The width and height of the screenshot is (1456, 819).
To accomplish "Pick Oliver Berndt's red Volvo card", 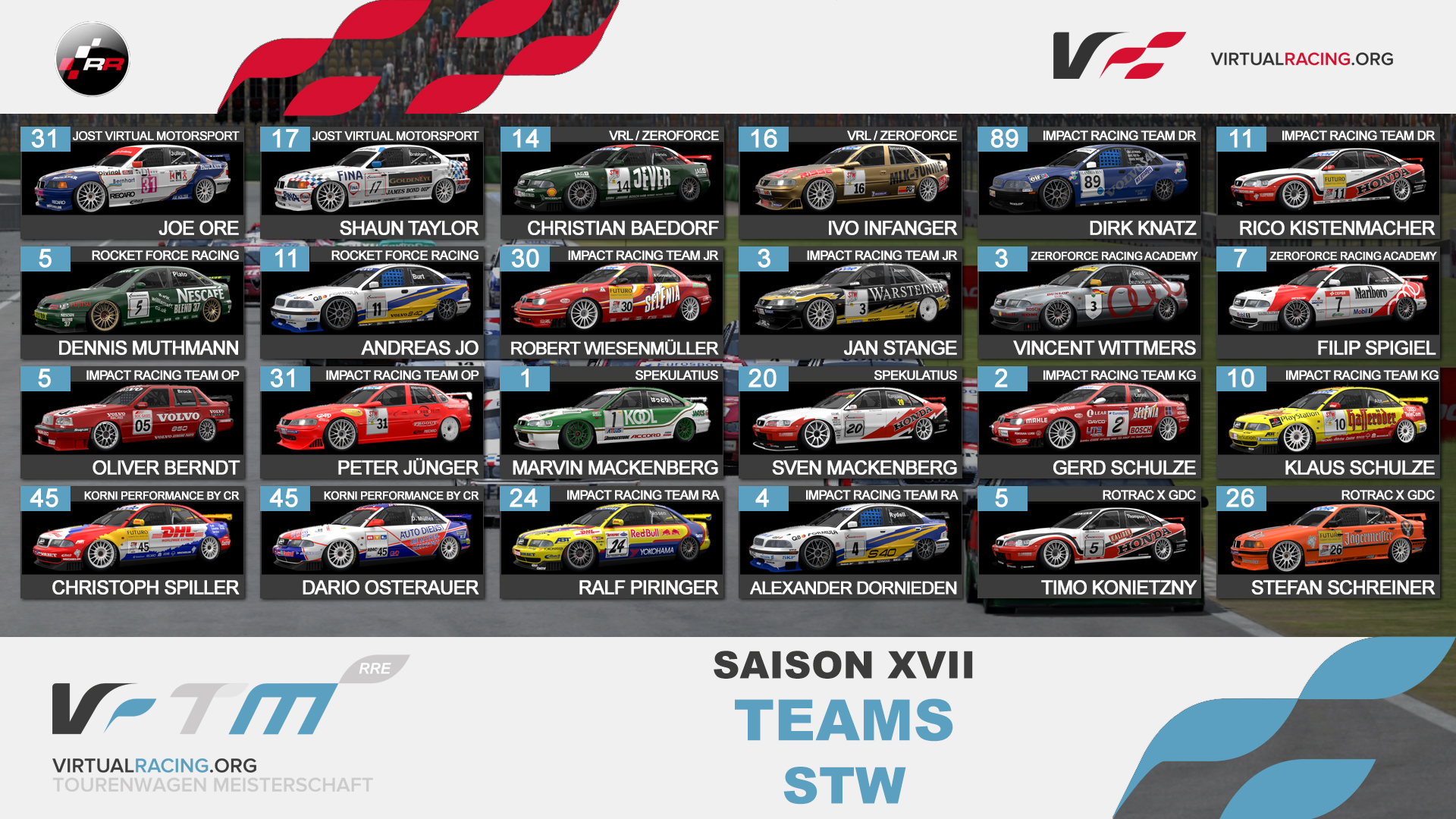I will pos(133,422).
